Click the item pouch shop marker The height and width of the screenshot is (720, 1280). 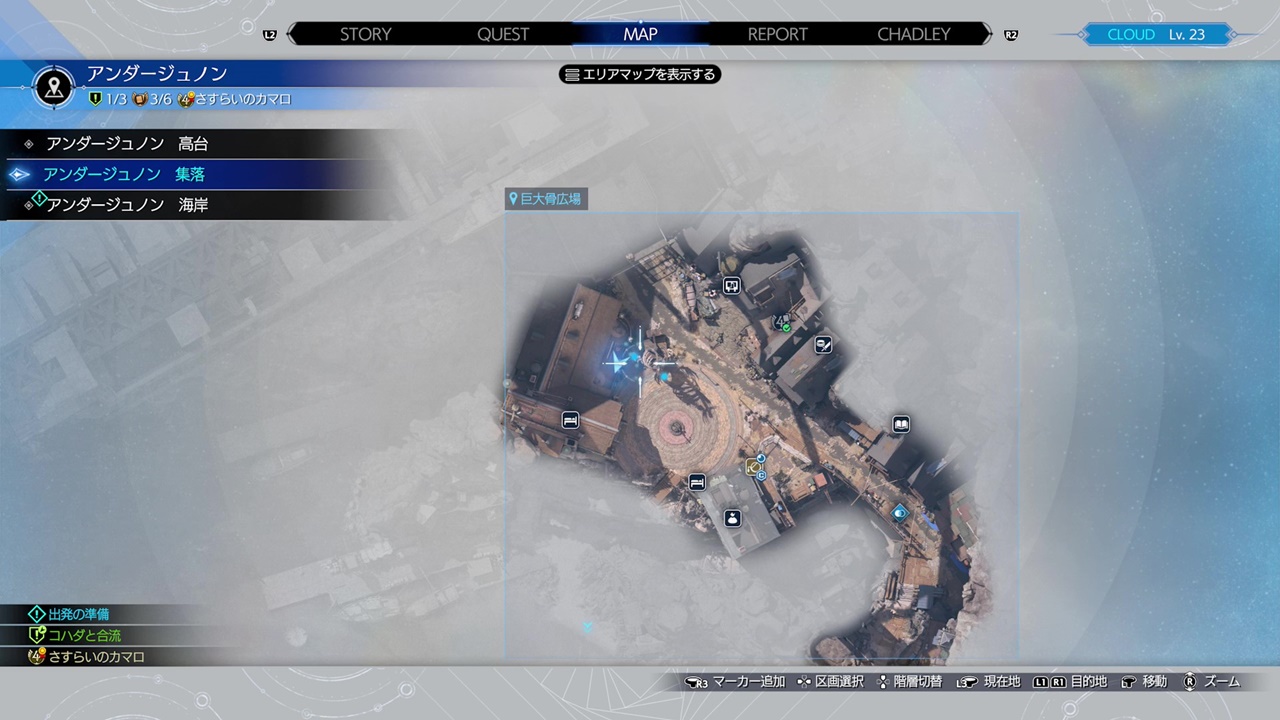pos(732,518)
